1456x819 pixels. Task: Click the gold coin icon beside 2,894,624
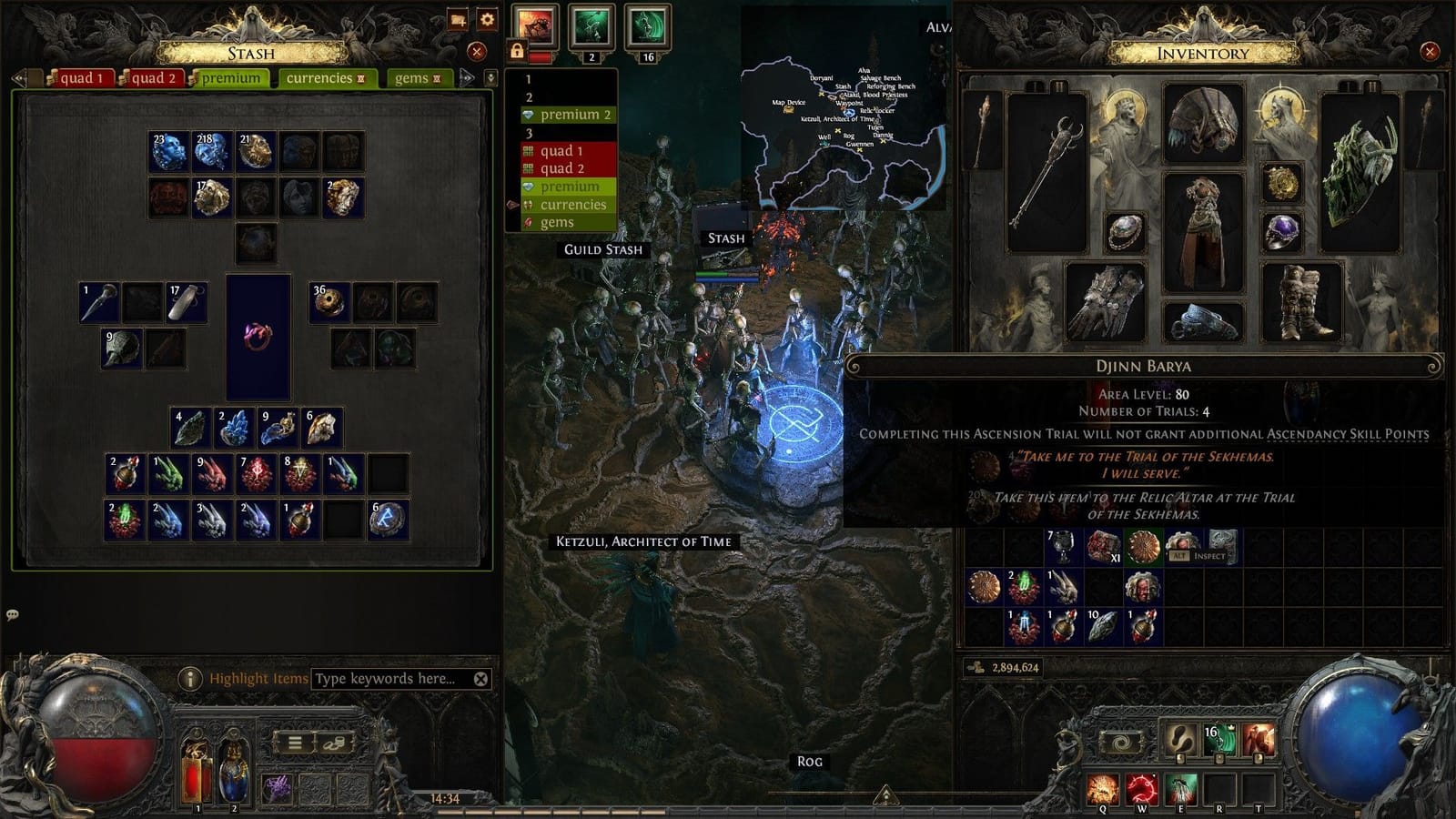(977, 668)
